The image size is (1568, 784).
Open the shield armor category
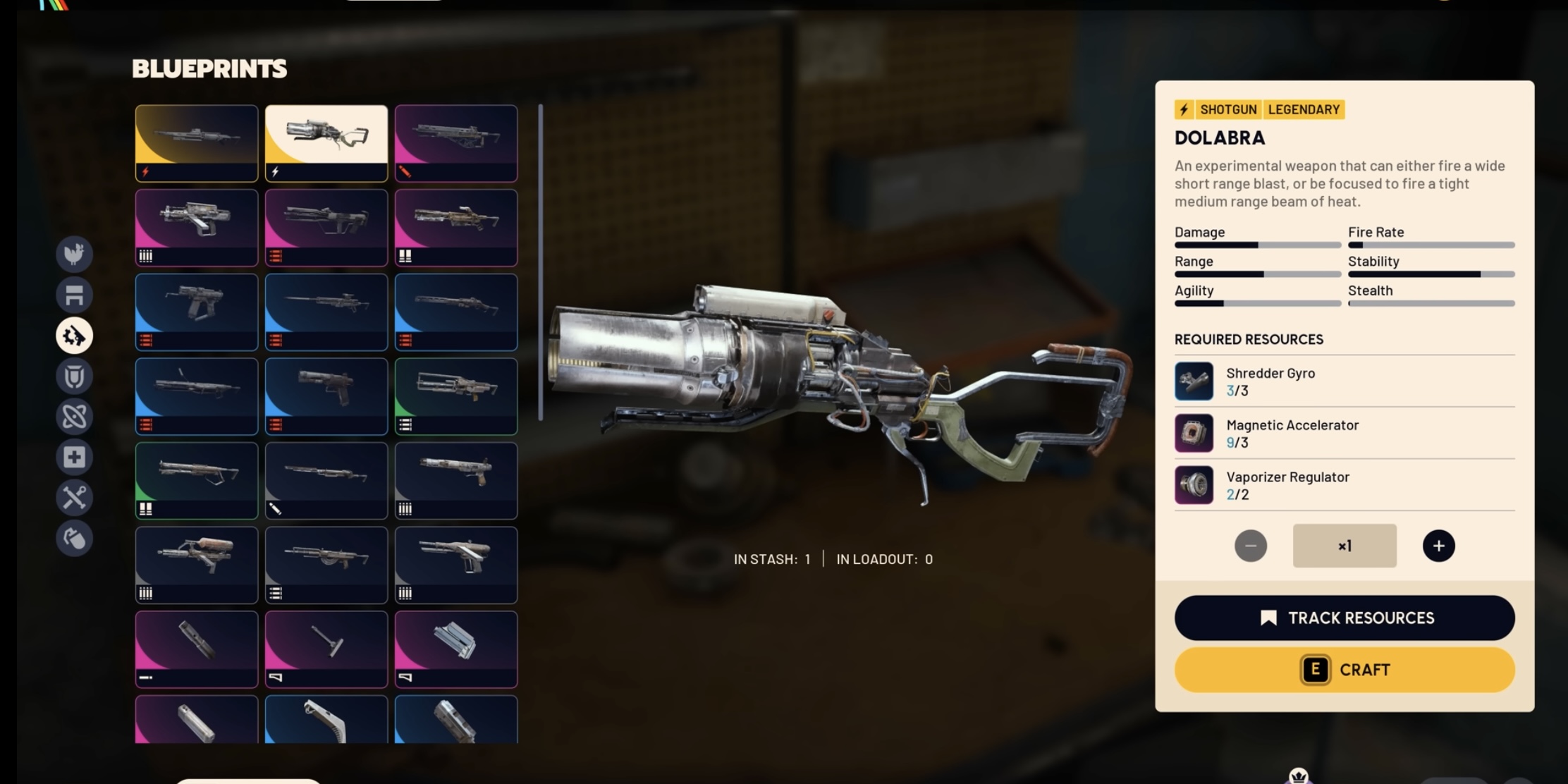point(74,376)
